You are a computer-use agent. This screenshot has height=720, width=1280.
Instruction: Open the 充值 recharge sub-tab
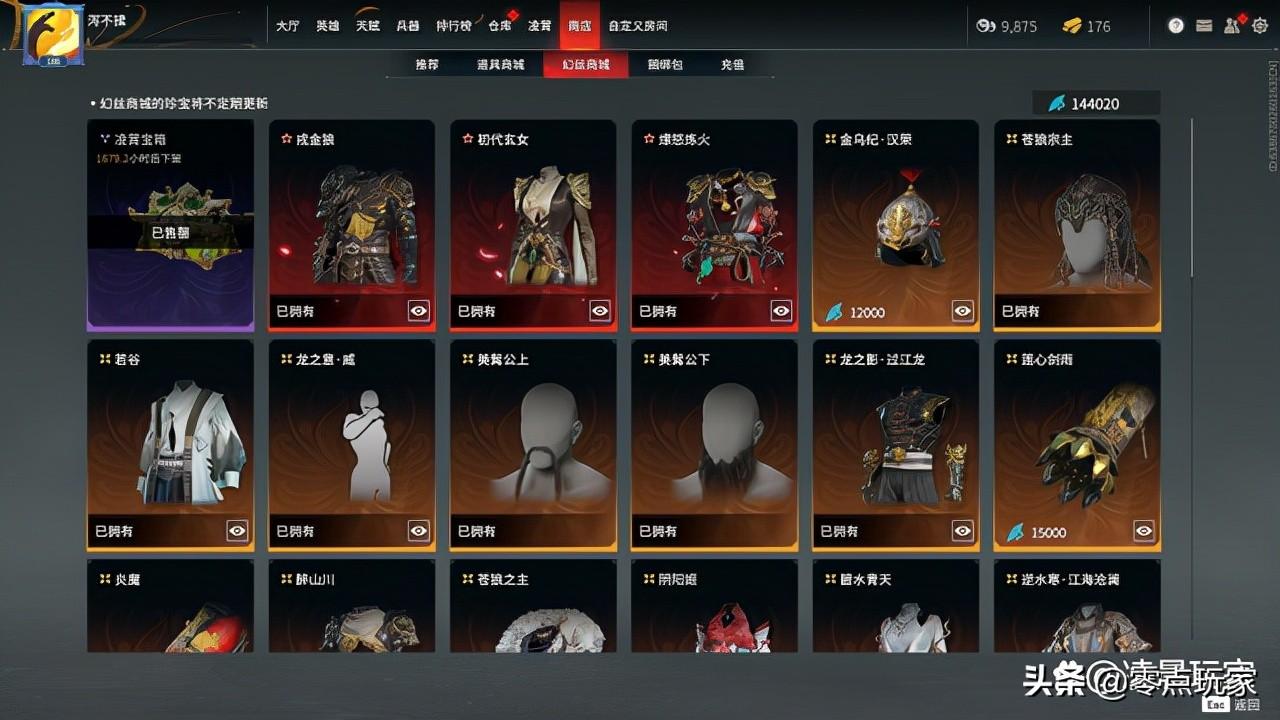pos(733,65)
